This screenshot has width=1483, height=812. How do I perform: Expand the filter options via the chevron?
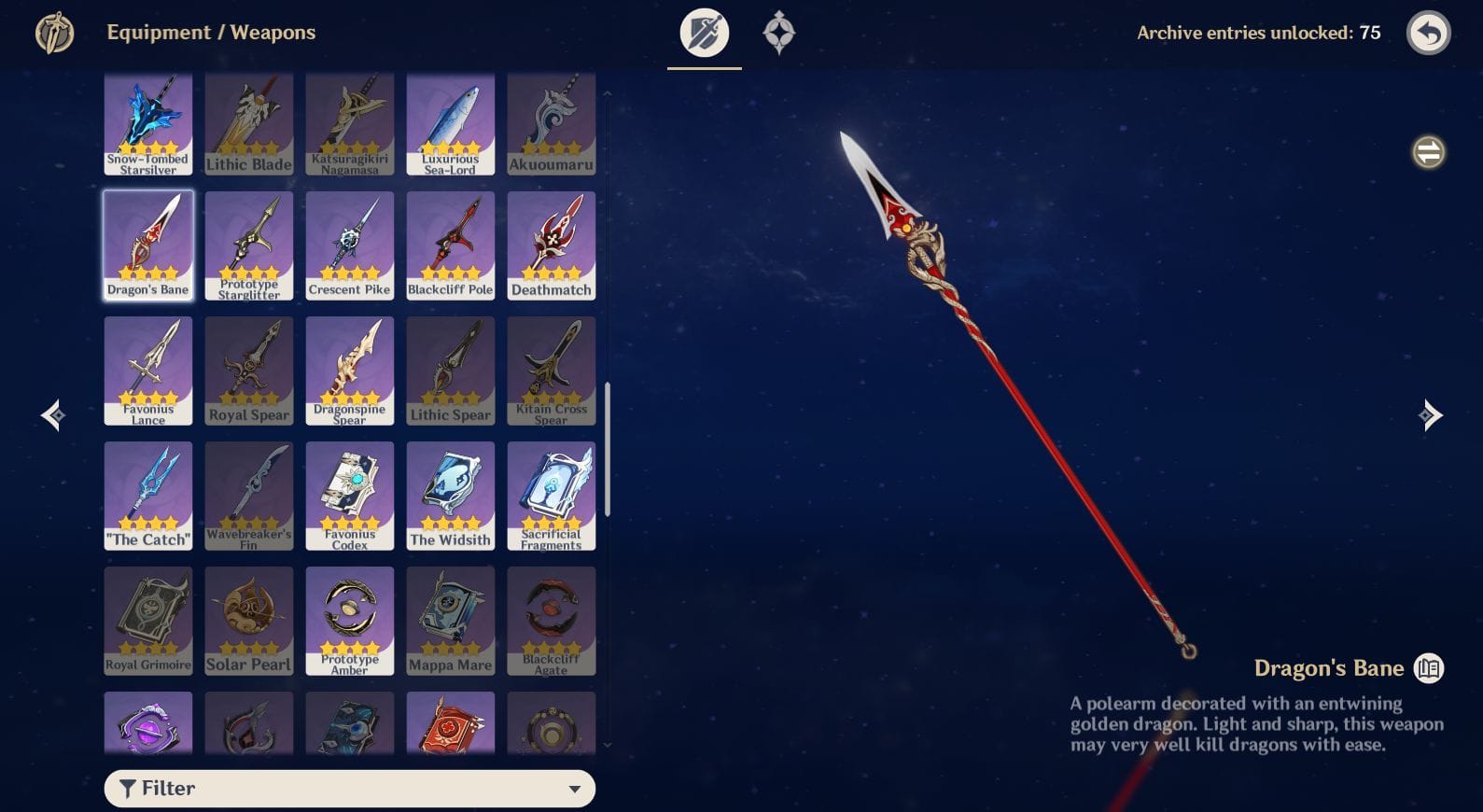coord(575,789)
